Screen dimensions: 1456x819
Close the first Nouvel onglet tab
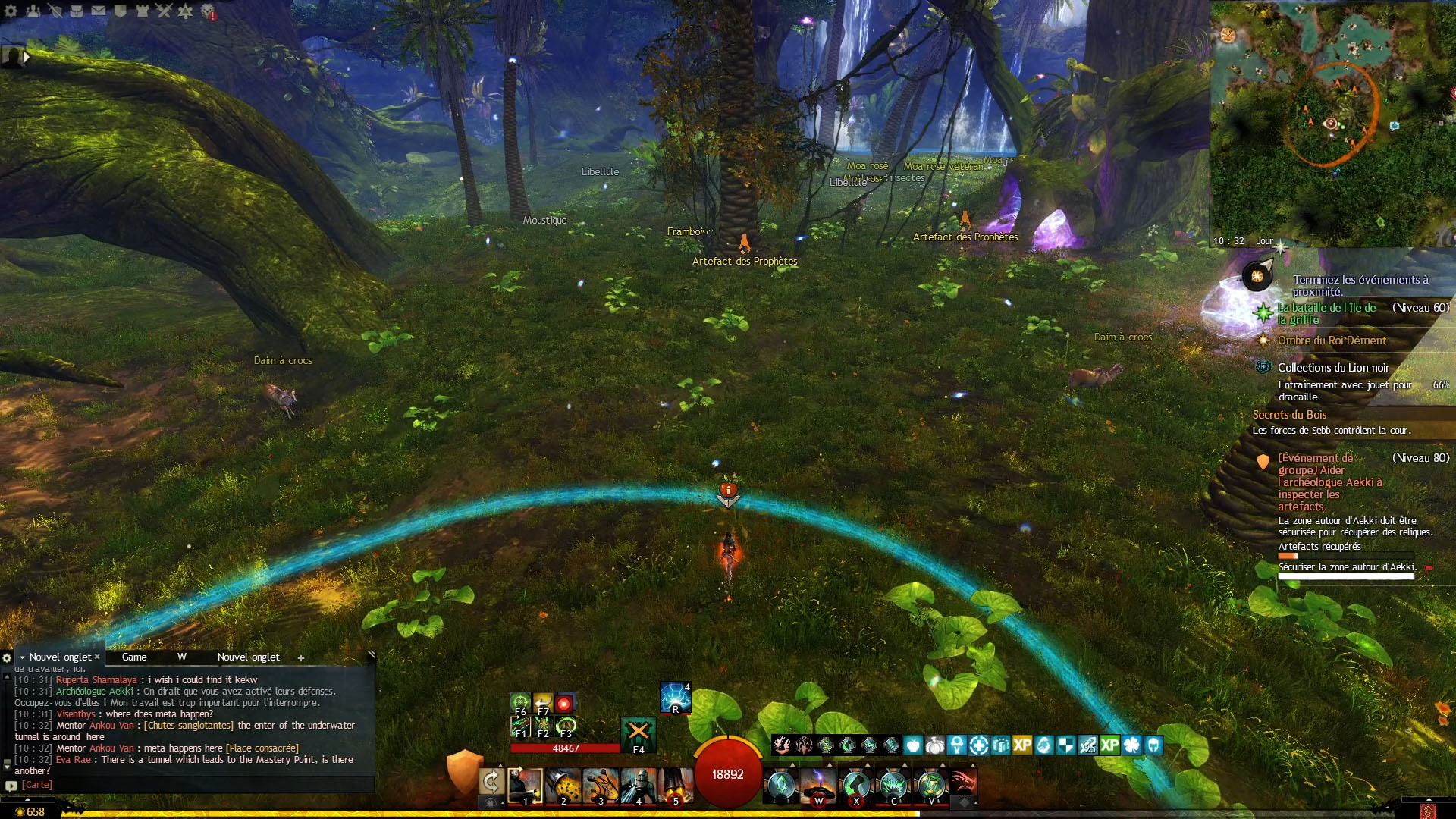[97, 657]
